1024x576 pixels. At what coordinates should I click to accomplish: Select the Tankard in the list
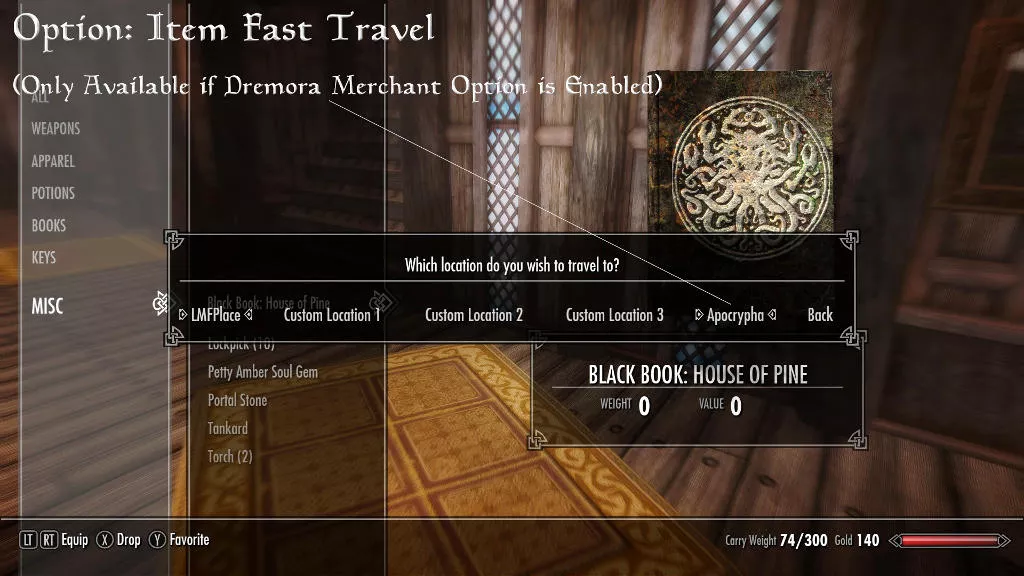coord(228,428)
